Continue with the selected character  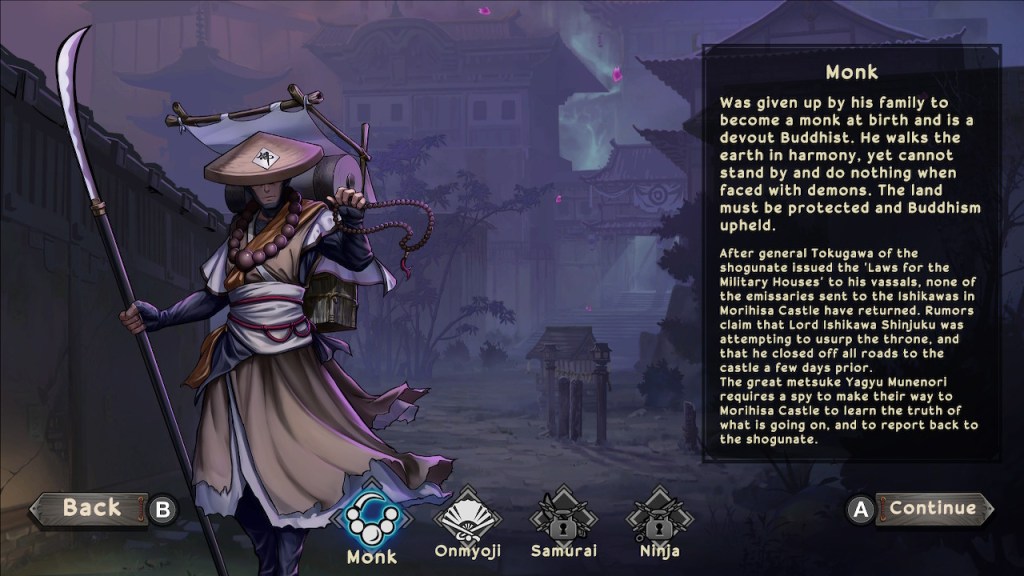(x=932, y=508)
